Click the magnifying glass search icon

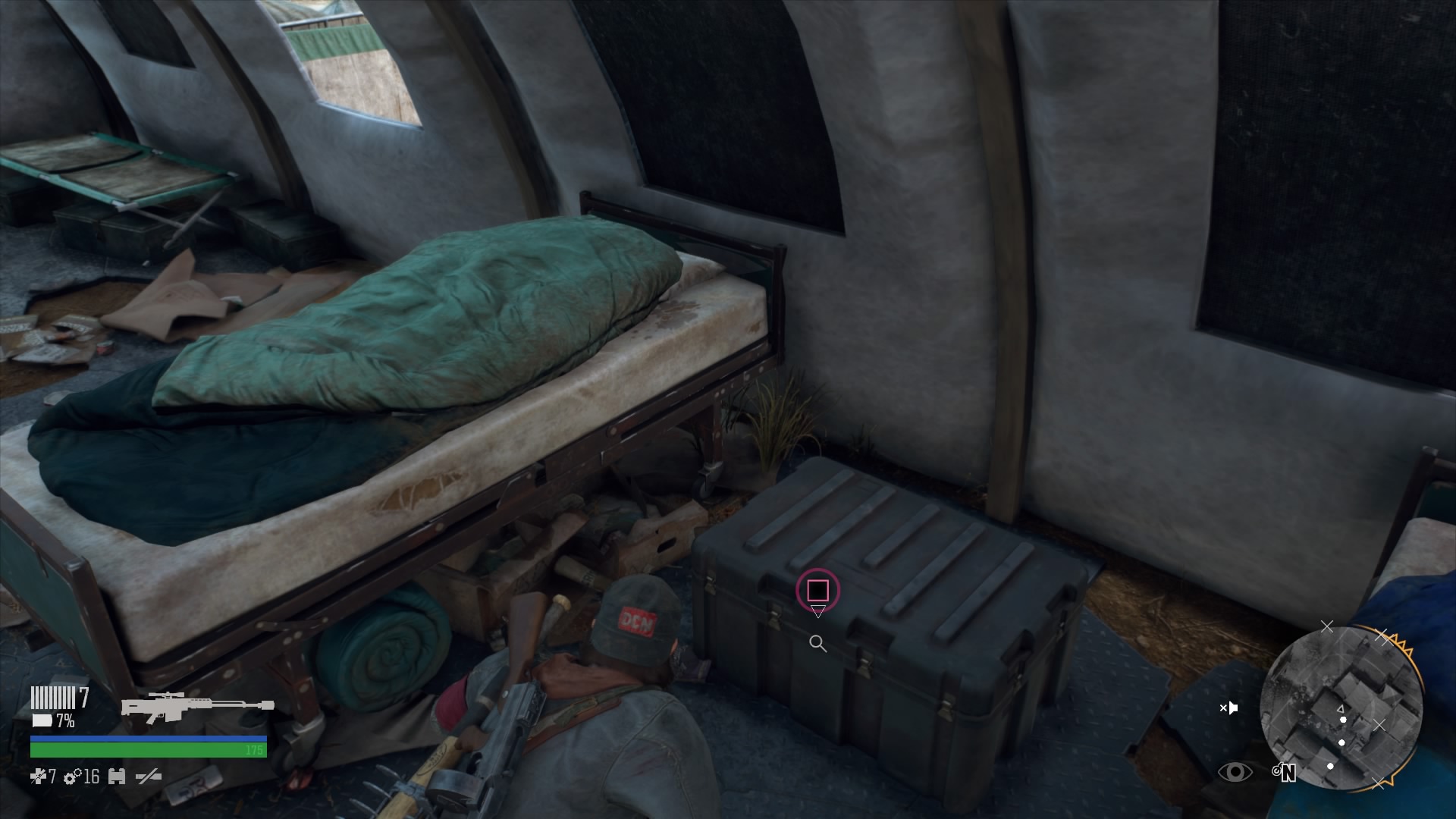(x=818, y=644)
